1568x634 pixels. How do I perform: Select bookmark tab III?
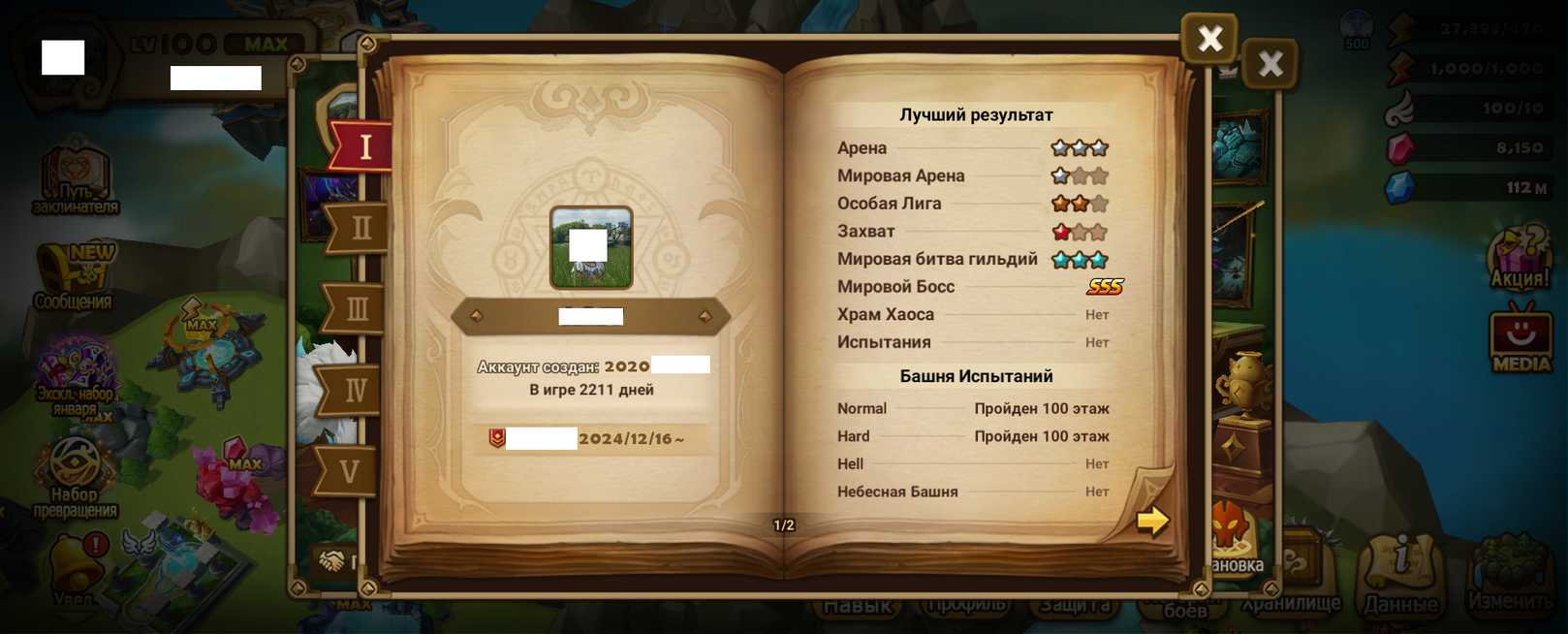click(x=356, y=309)
